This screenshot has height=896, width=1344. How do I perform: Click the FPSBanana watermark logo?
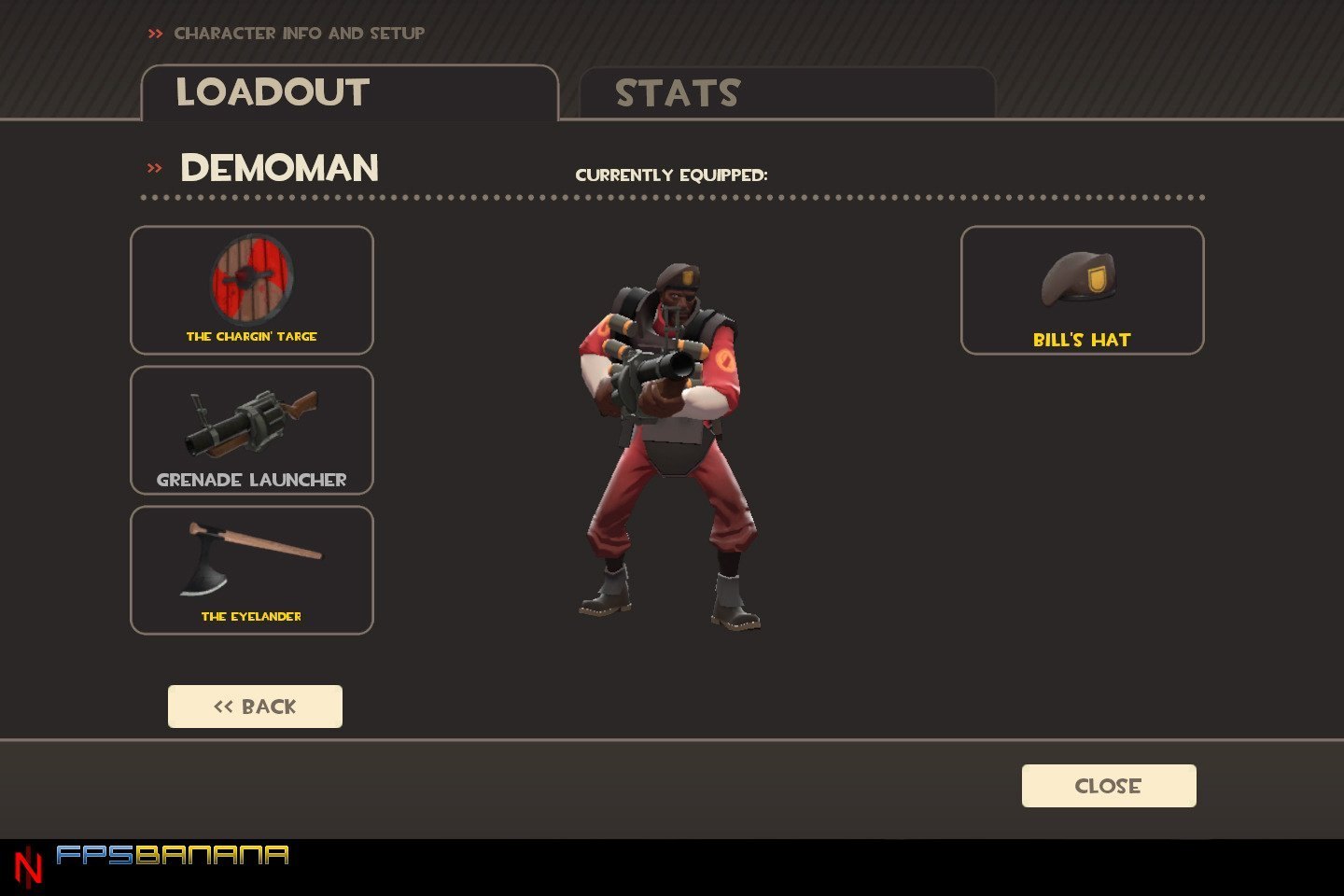coord(172,855)
